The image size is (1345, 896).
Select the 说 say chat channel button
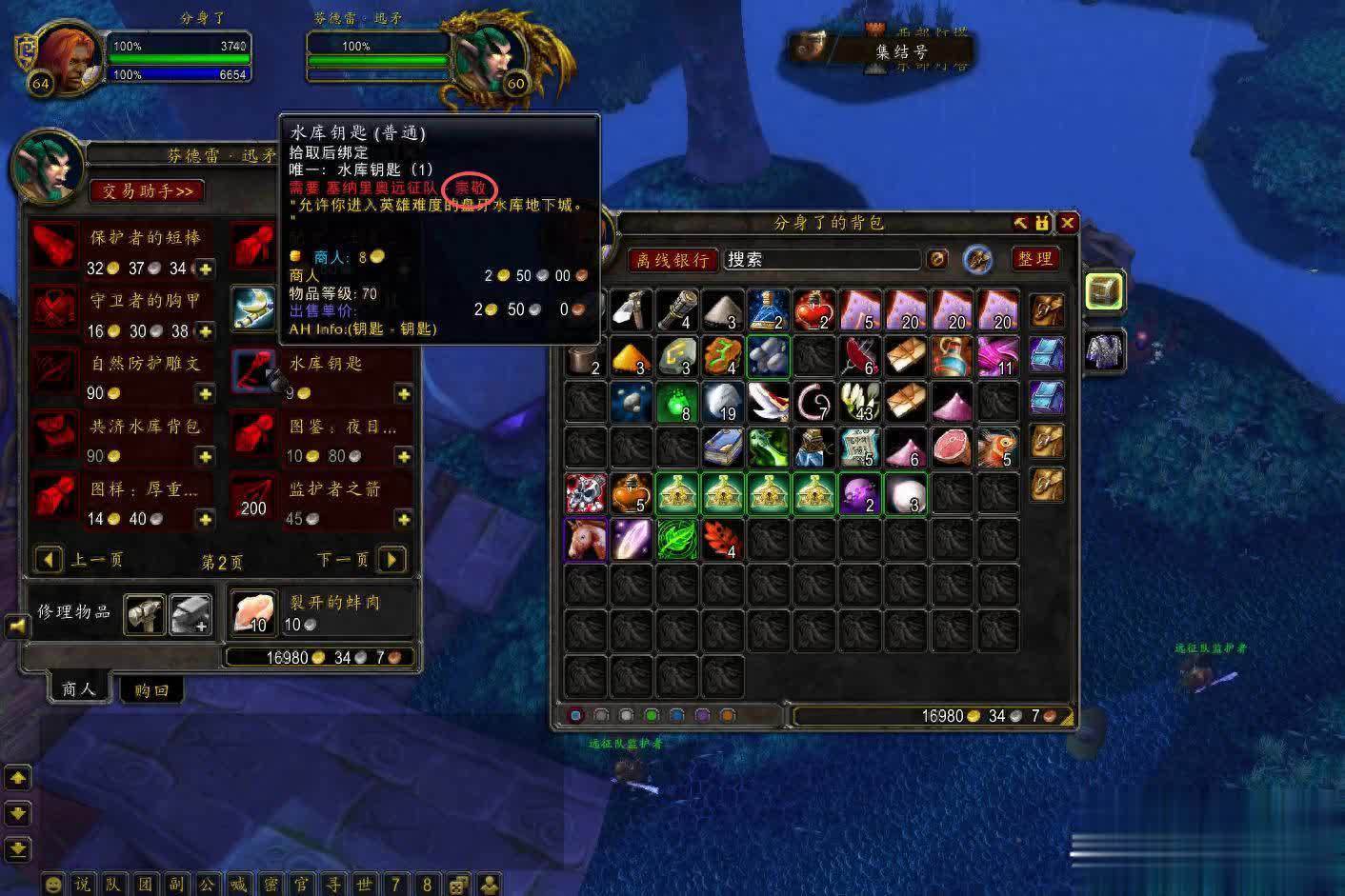tap(83, 884)
